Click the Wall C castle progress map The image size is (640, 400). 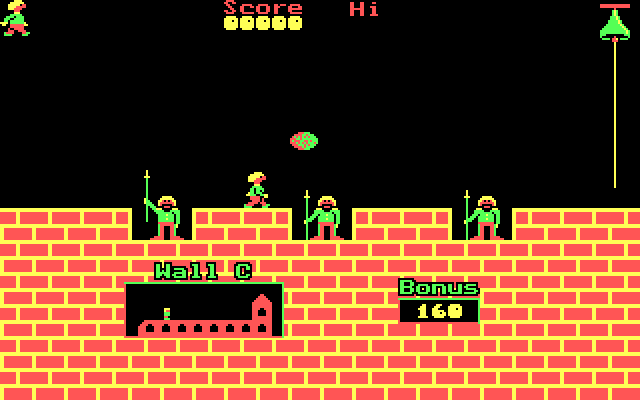(x=204, y=310)
